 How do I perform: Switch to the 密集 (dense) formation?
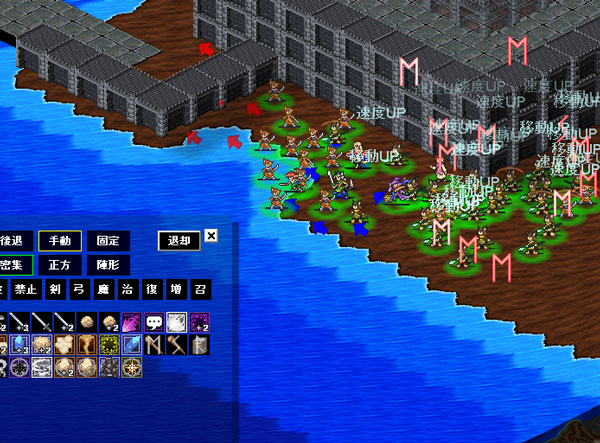[14, 265]
